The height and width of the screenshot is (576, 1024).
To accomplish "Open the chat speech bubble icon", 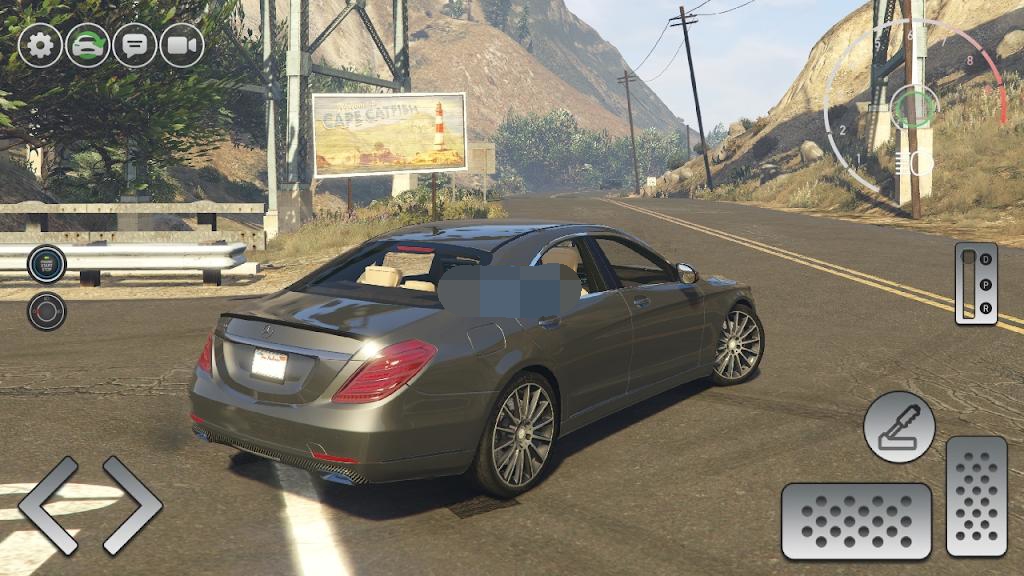I will (x=135, y=45).
